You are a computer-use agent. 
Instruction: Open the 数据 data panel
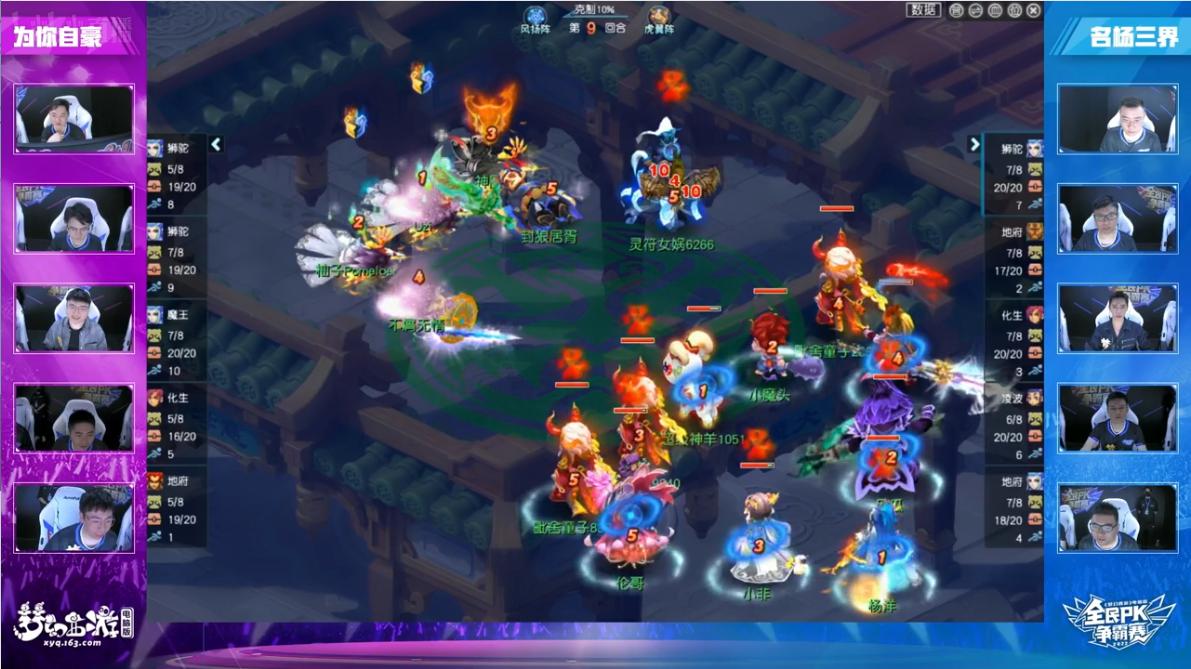[924, 10]
